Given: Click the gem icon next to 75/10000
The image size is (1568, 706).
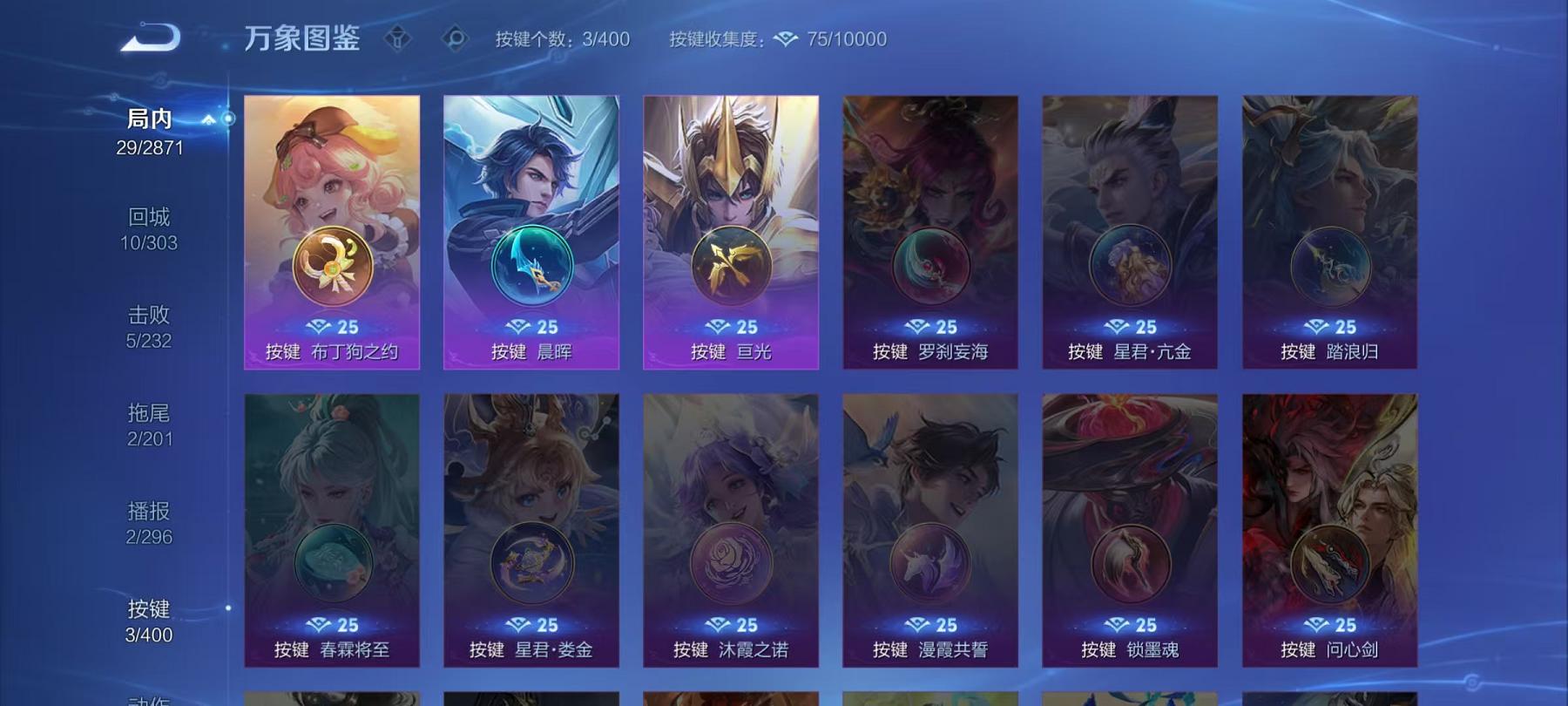Looking at the screenshot, I should 787,39.
